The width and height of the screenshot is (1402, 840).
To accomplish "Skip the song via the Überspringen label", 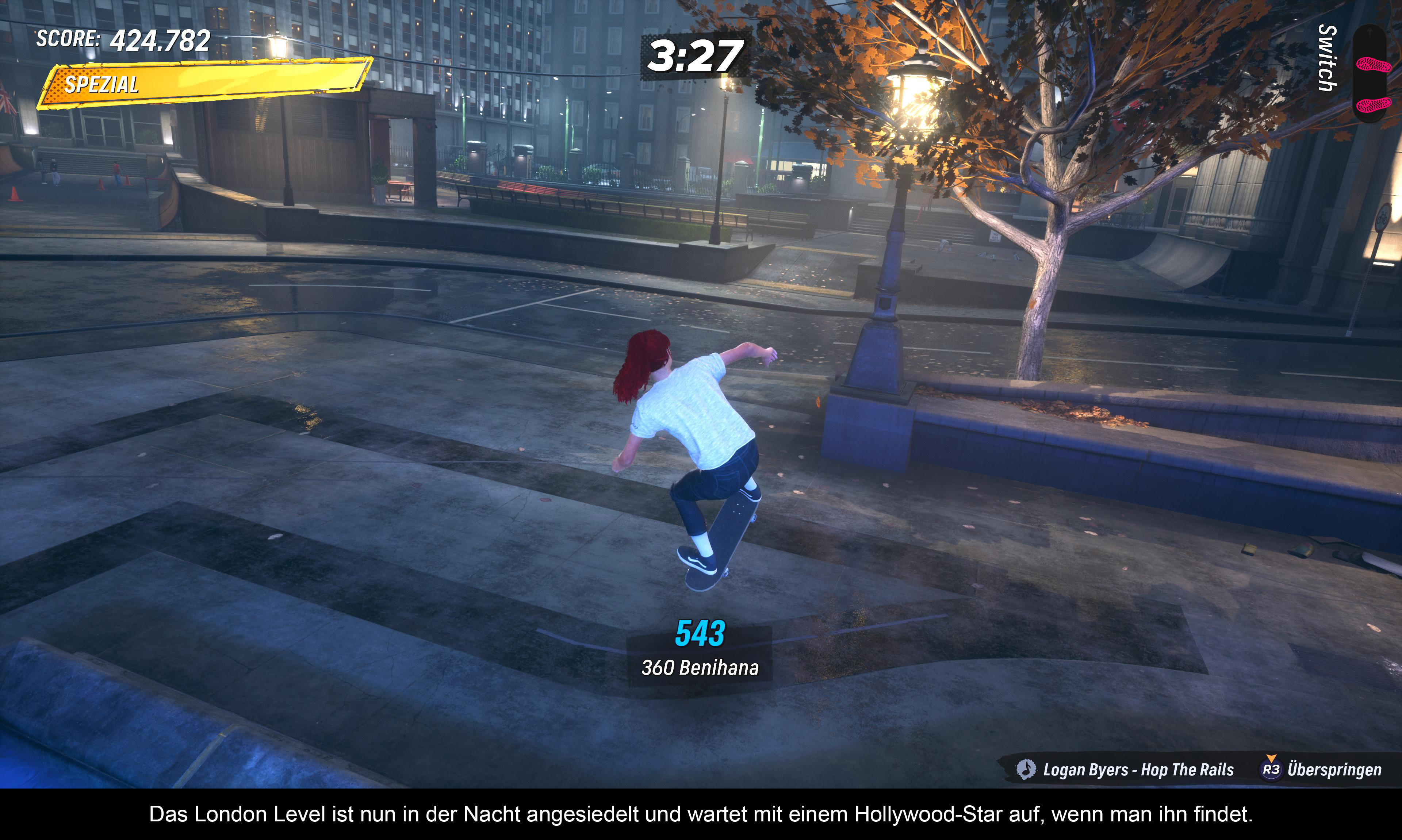I will coord(1333,770).
